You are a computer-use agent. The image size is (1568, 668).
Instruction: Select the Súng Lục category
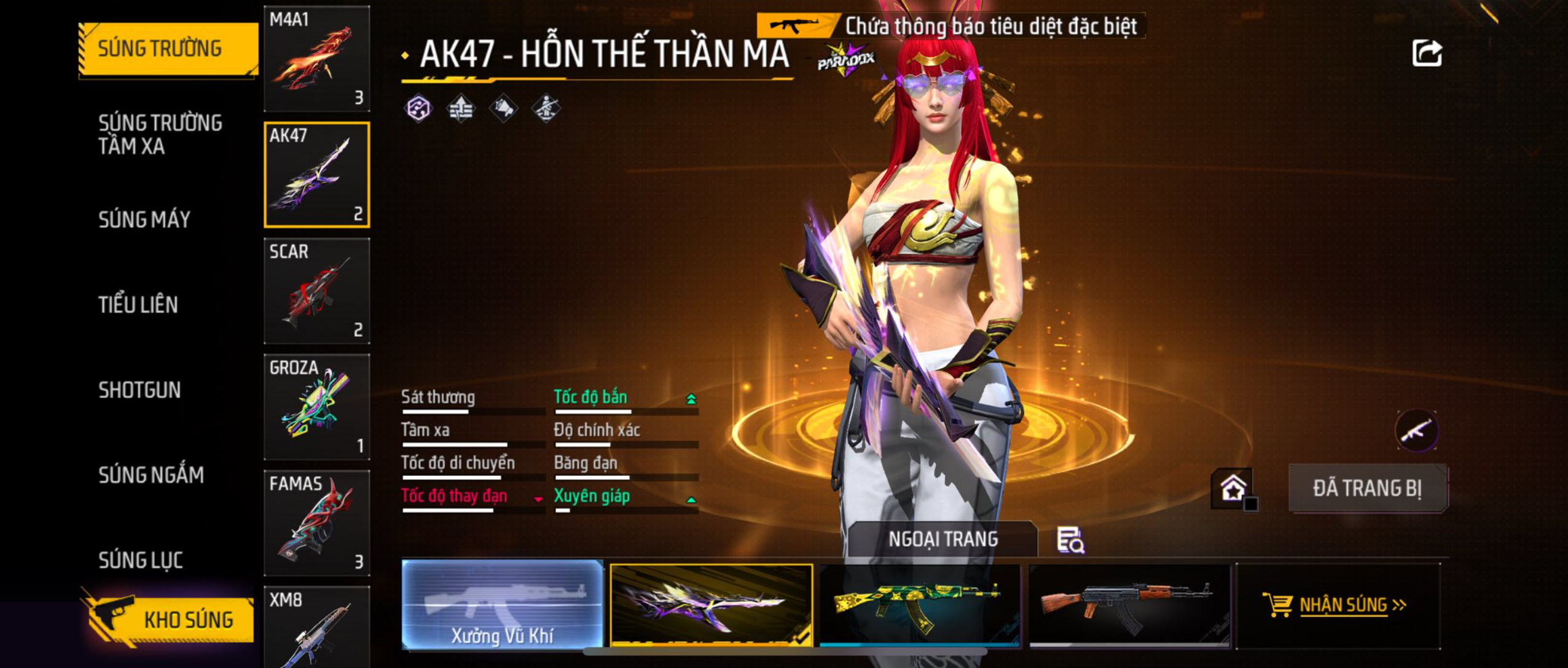coord(141,560)
